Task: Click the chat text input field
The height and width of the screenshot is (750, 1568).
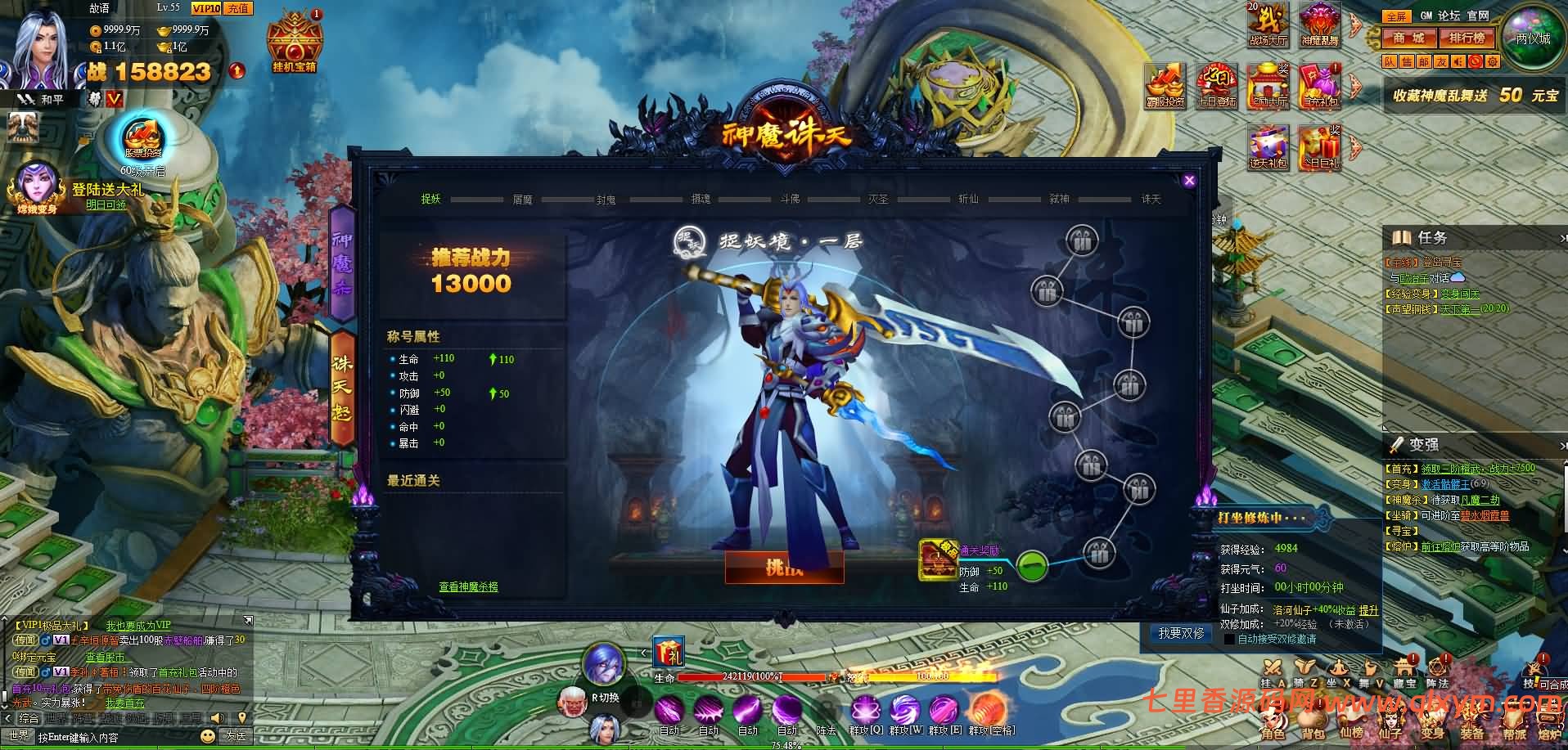Action: coord(115,737)
